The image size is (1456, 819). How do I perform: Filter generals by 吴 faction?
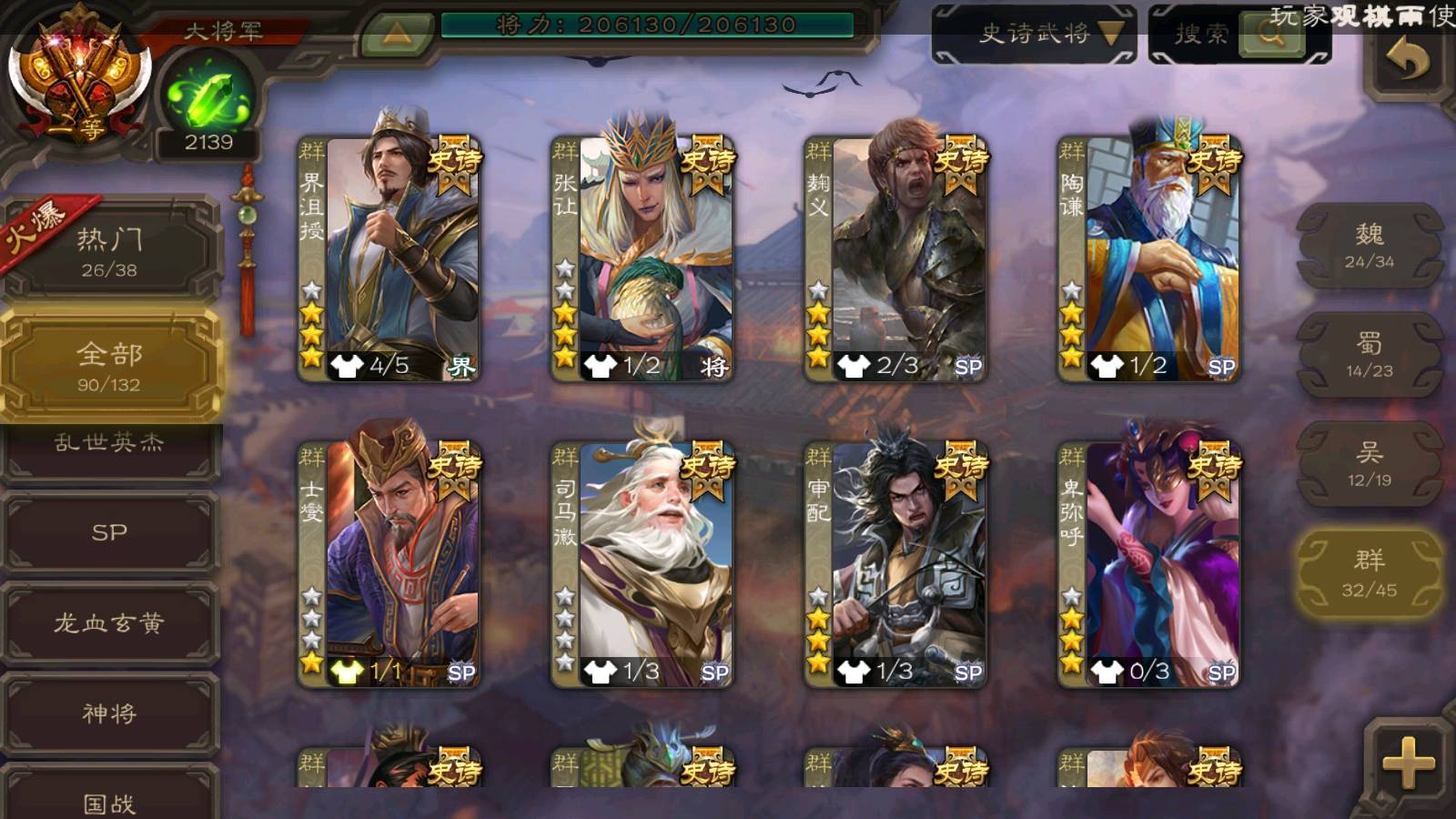(x=1369, y=464)
